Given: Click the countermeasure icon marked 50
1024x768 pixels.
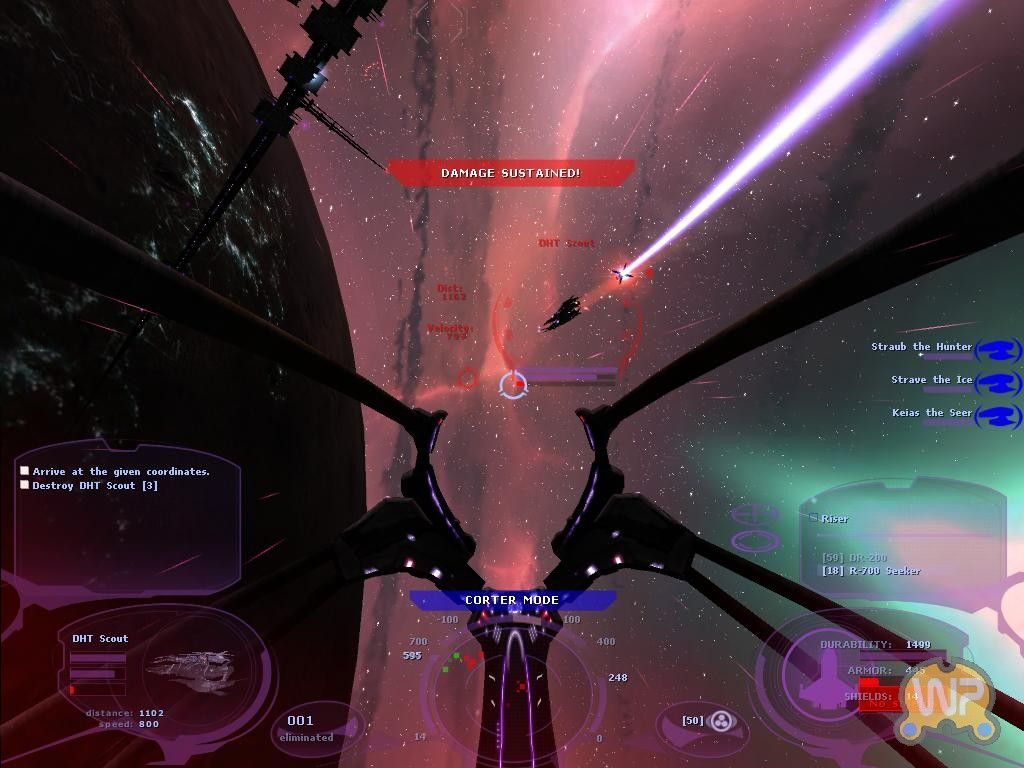Looking at the screenshot, I should click(x=720, y=720).
